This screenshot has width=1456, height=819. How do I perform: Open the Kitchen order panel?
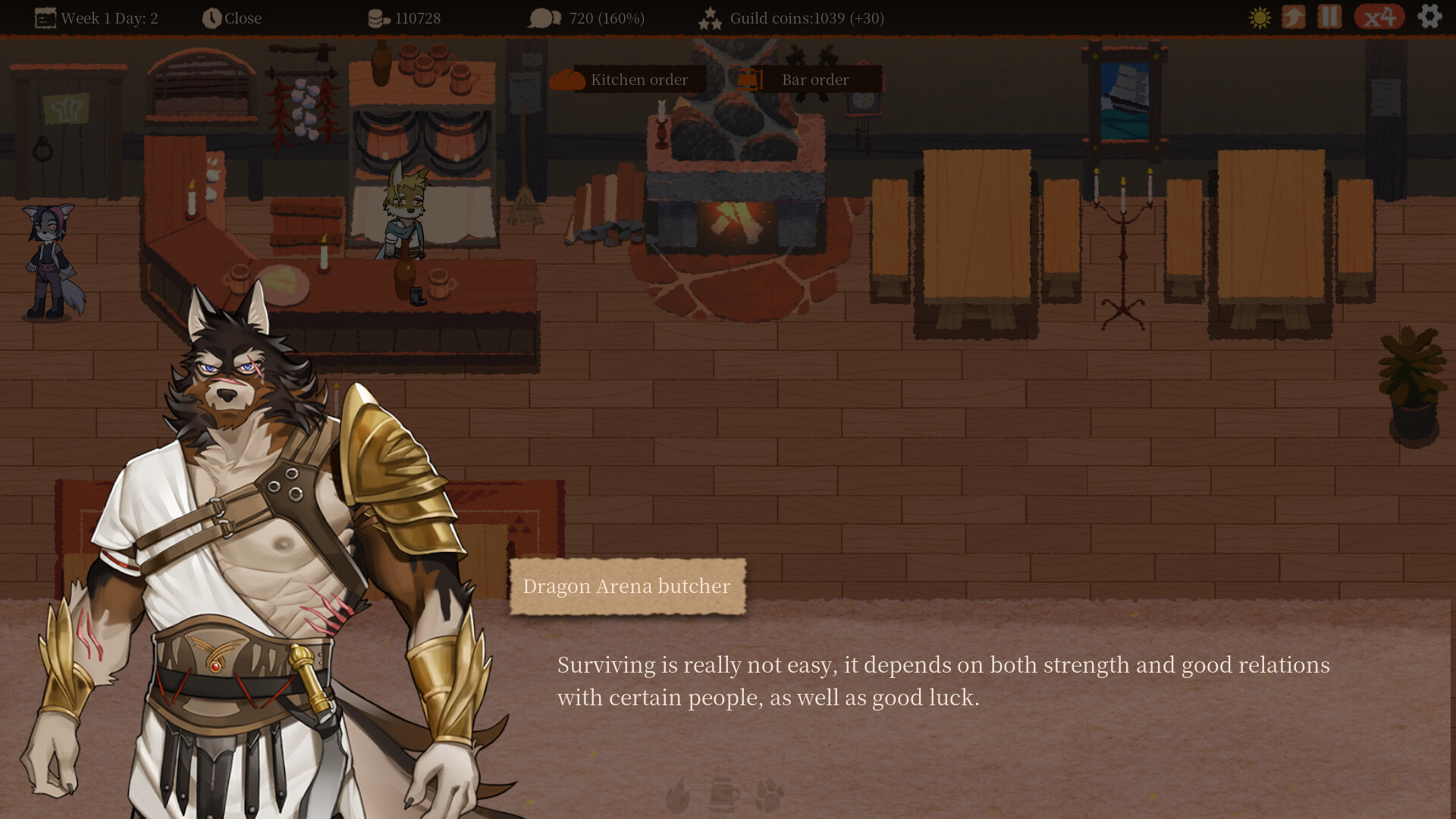coord(639,79)
